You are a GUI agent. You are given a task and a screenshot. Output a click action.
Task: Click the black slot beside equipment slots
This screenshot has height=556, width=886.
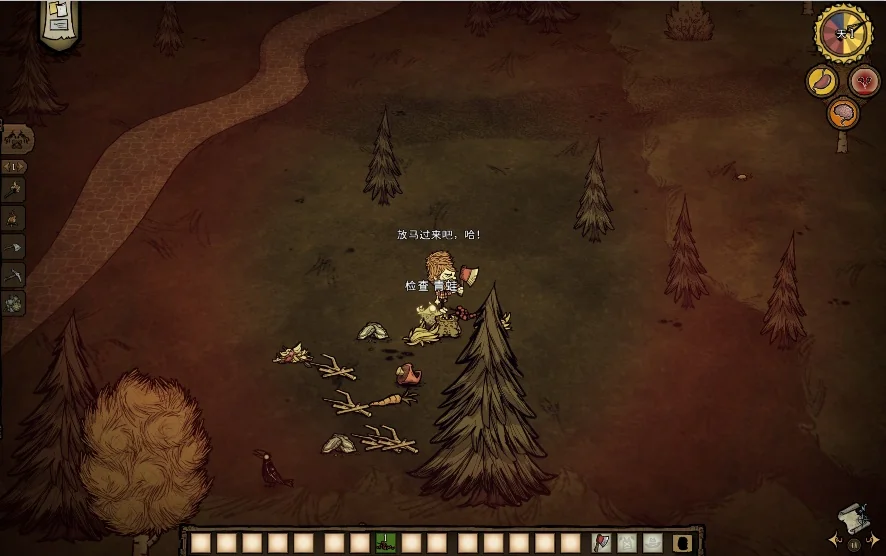click(x=684, y=543)
